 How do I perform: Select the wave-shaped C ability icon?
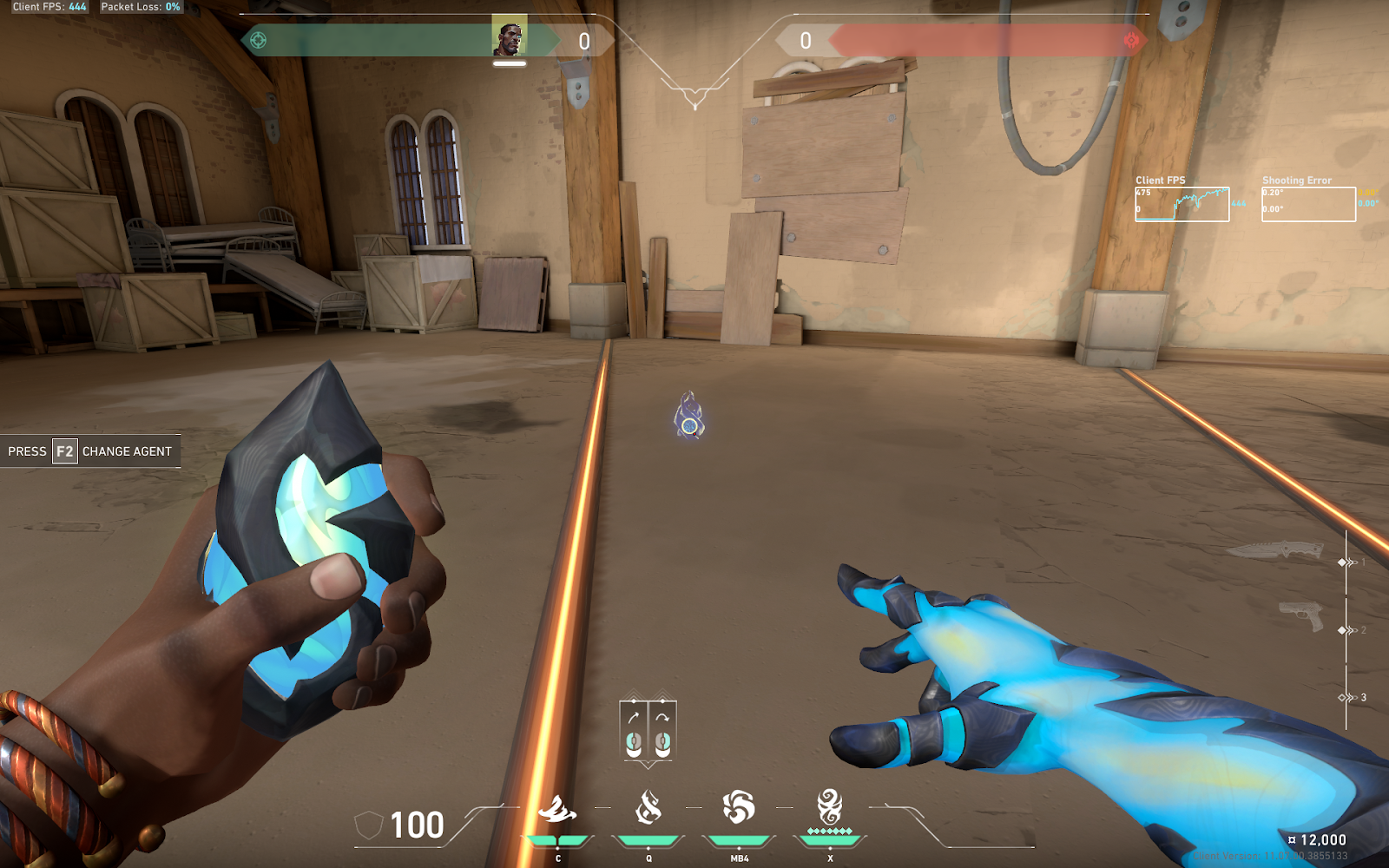[x=557, y=809]
